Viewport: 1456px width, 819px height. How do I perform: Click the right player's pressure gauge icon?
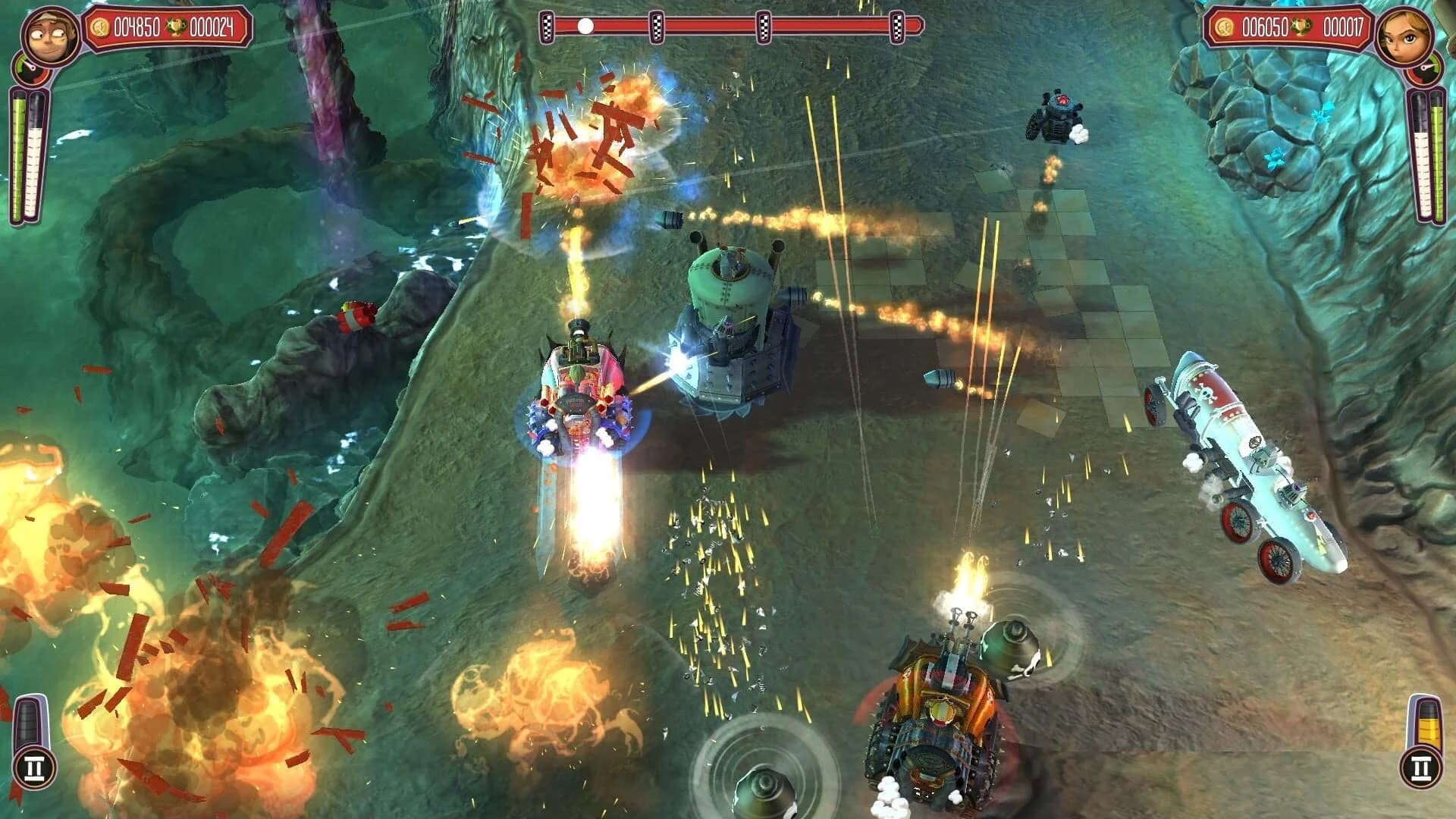[x=1424, y=69]
